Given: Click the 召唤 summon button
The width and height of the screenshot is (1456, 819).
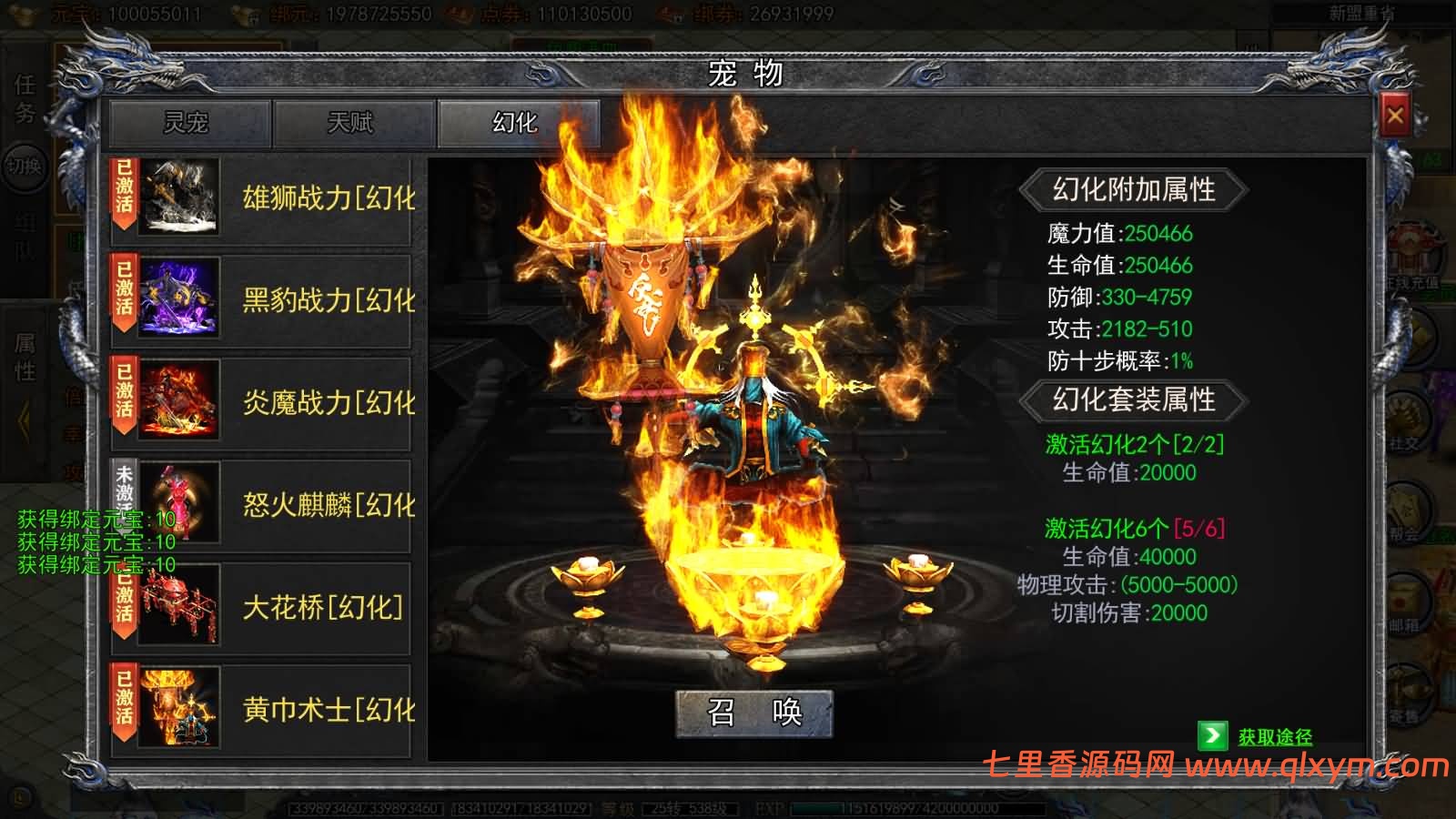Looking at the screenshot, I should coord(753,712).
